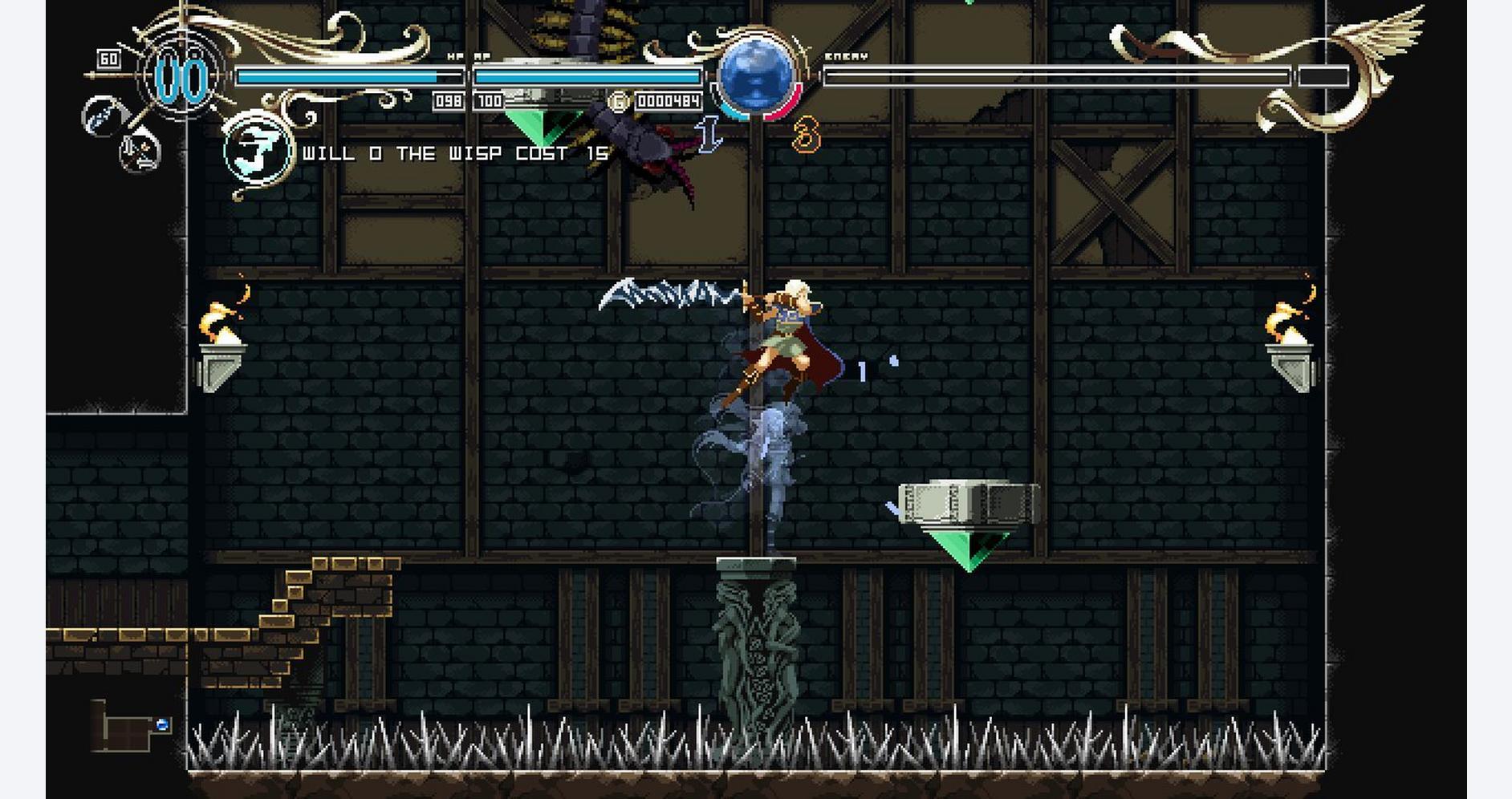
Task: Click the blue player marker on minimap
Action: [x=162, y=724]
